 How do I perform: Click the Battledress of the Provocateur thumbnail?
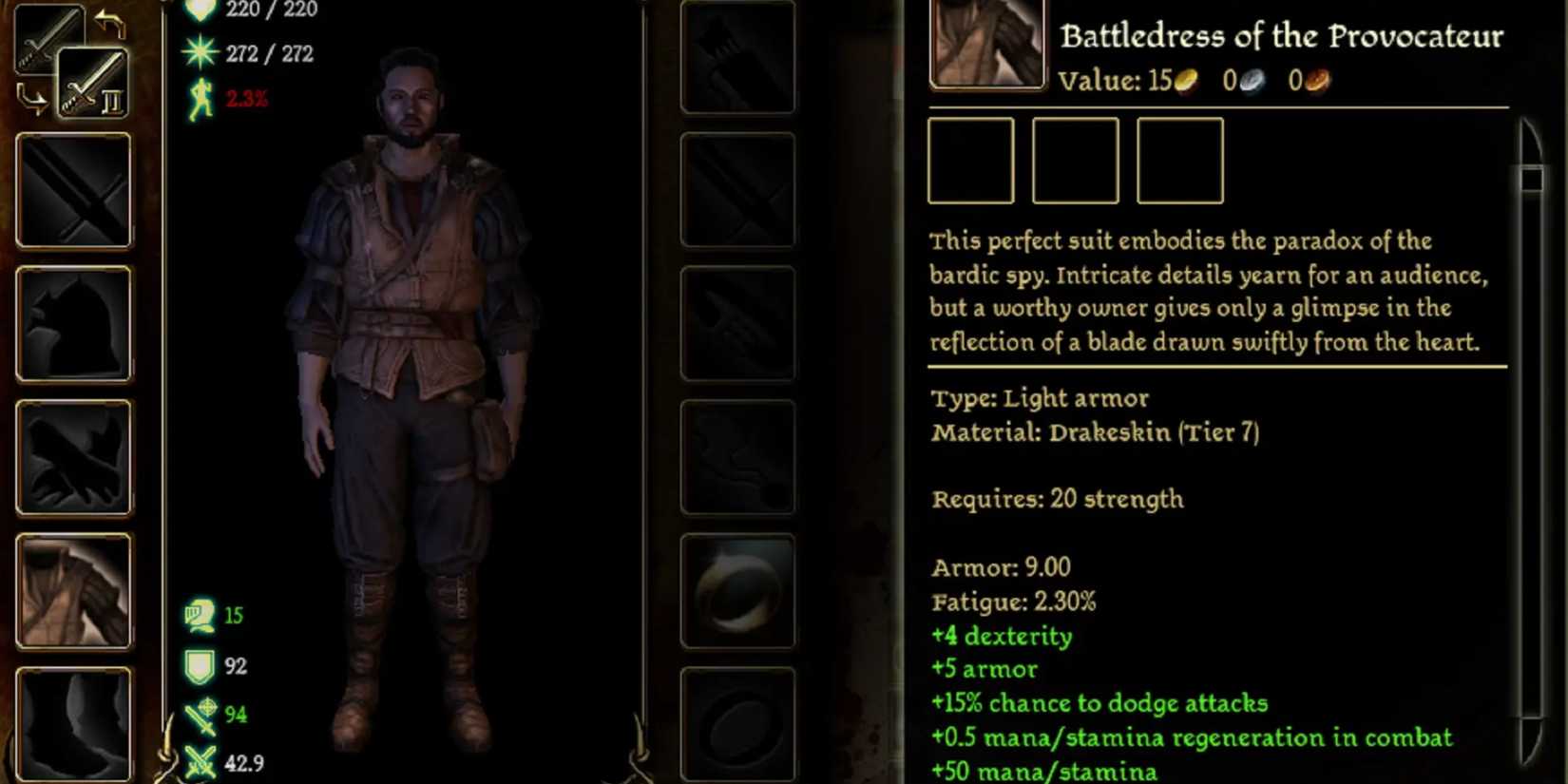(986, 43)
